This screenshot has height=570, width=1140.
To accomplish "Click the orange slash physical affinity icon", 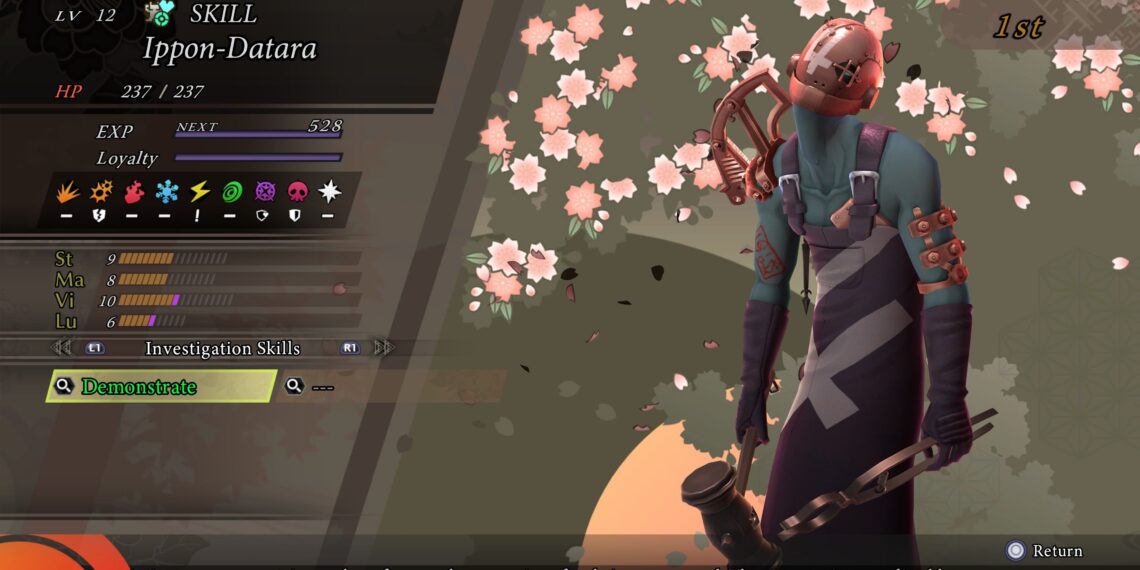I will coord(68,192).
